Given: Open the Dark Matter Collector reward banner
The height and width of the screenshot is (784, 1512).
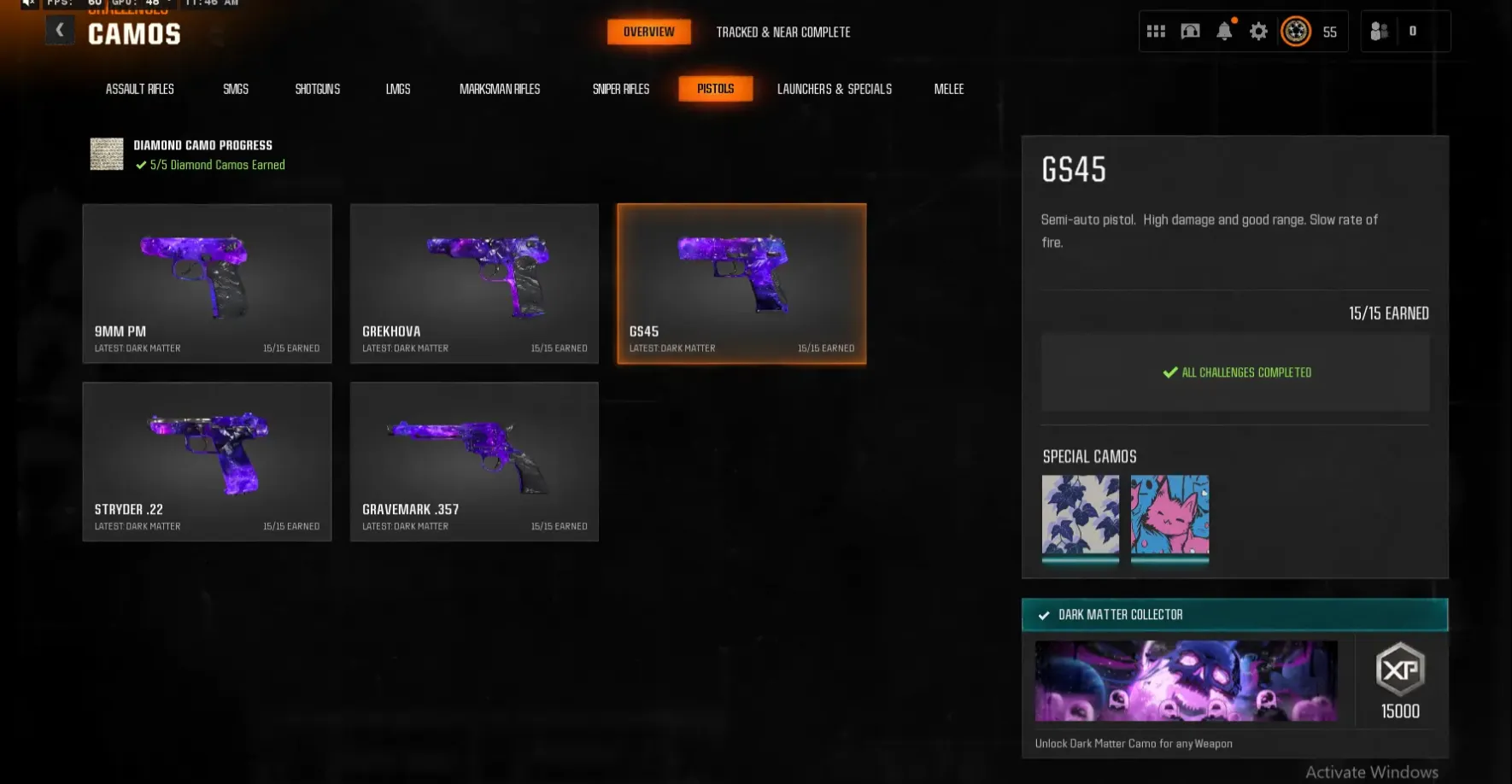Looking at the screenshot, I should (1234, 614).
